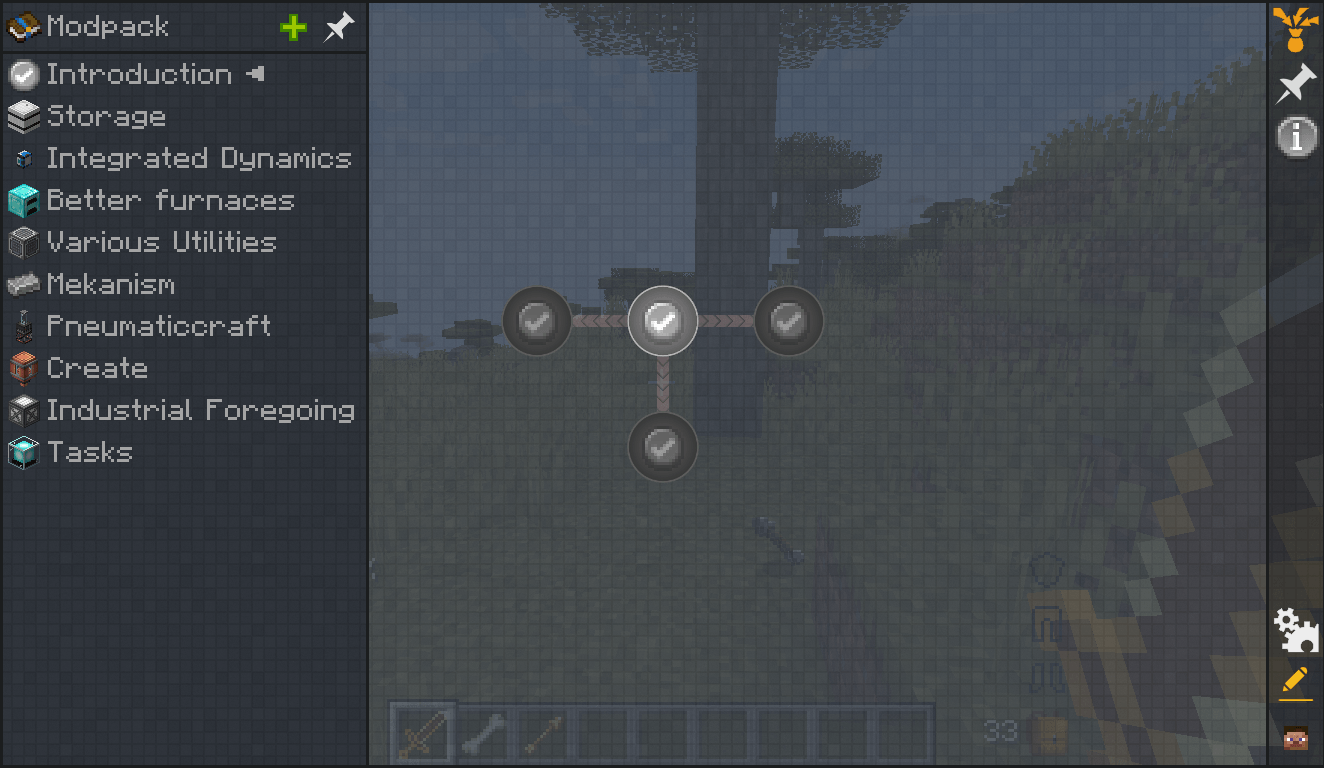
Task: Pin the quest sidebar with the pin icon
Action: point(338,27)
